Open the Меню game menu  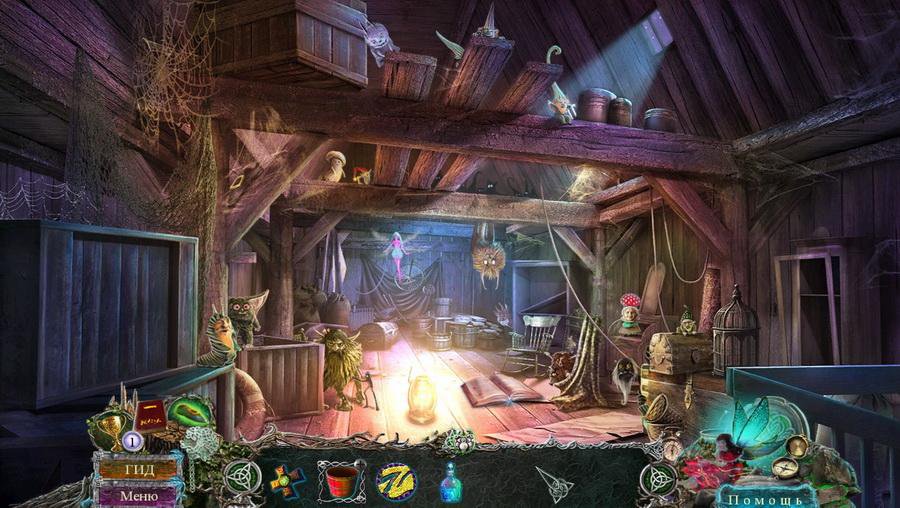138,494
